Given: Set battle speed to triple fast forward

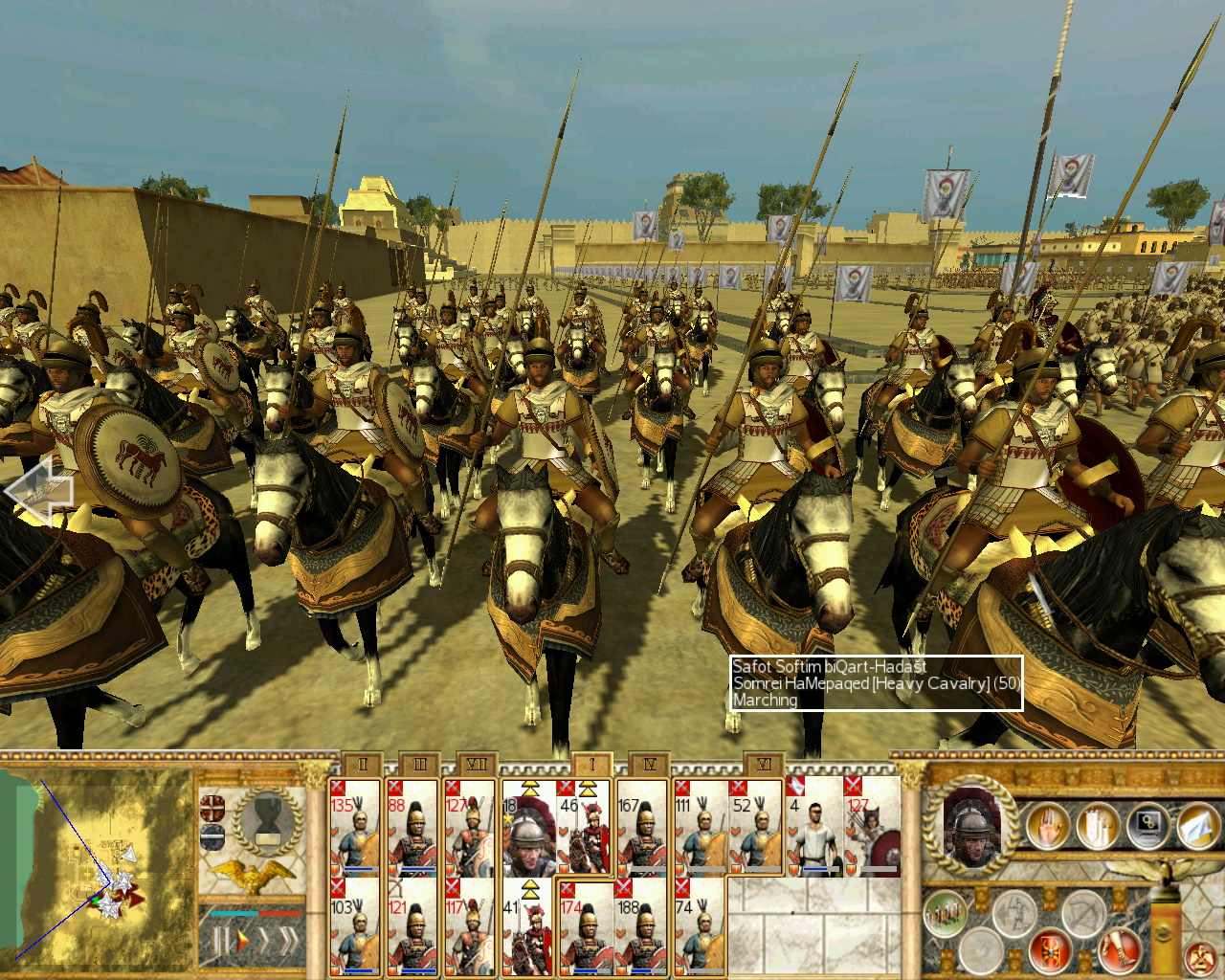Looking at the screenshot, I should pos(287,942).
